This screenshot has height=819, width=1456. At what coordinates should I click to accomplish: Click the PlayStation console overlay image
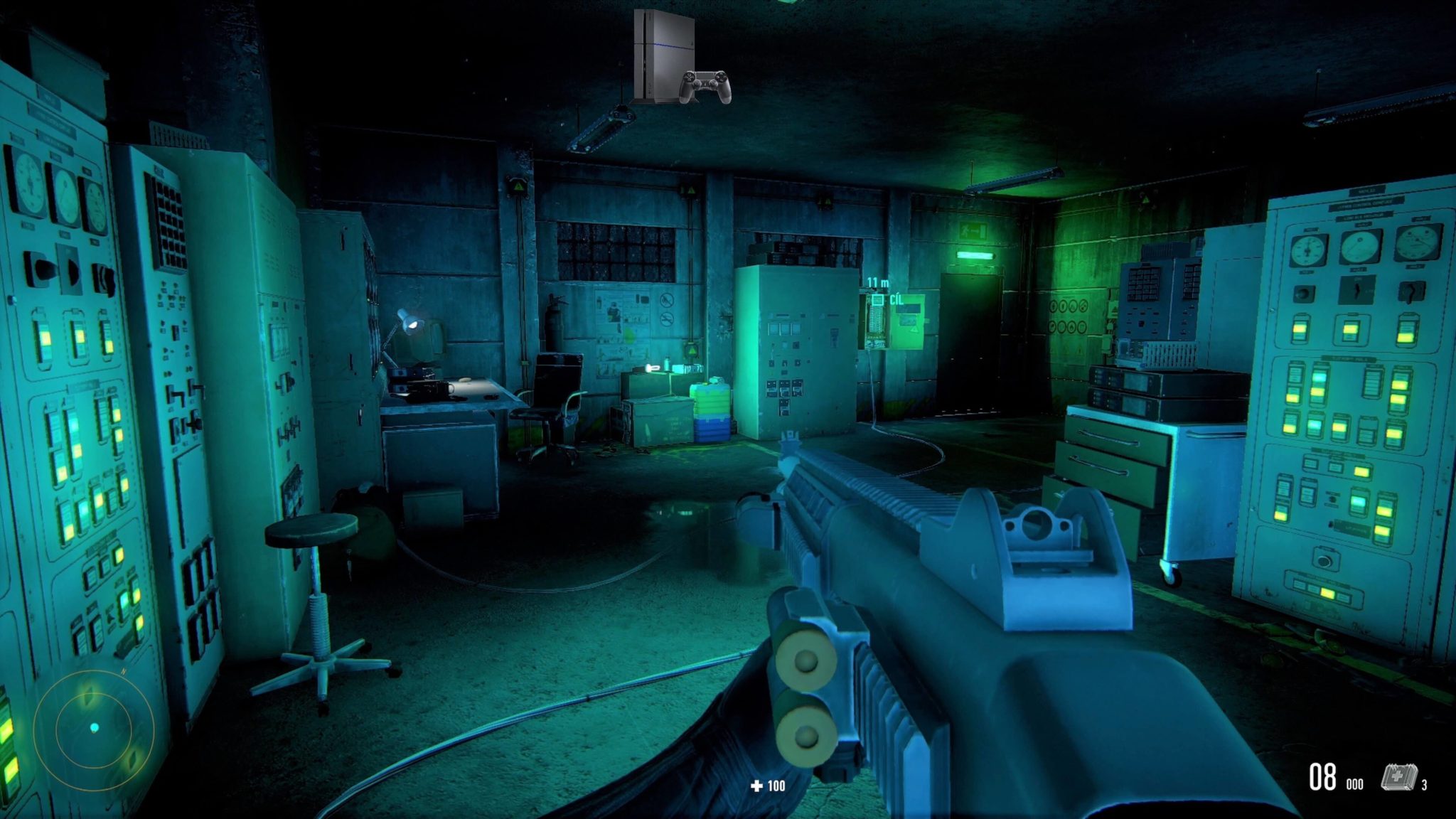tap(680, 58)
